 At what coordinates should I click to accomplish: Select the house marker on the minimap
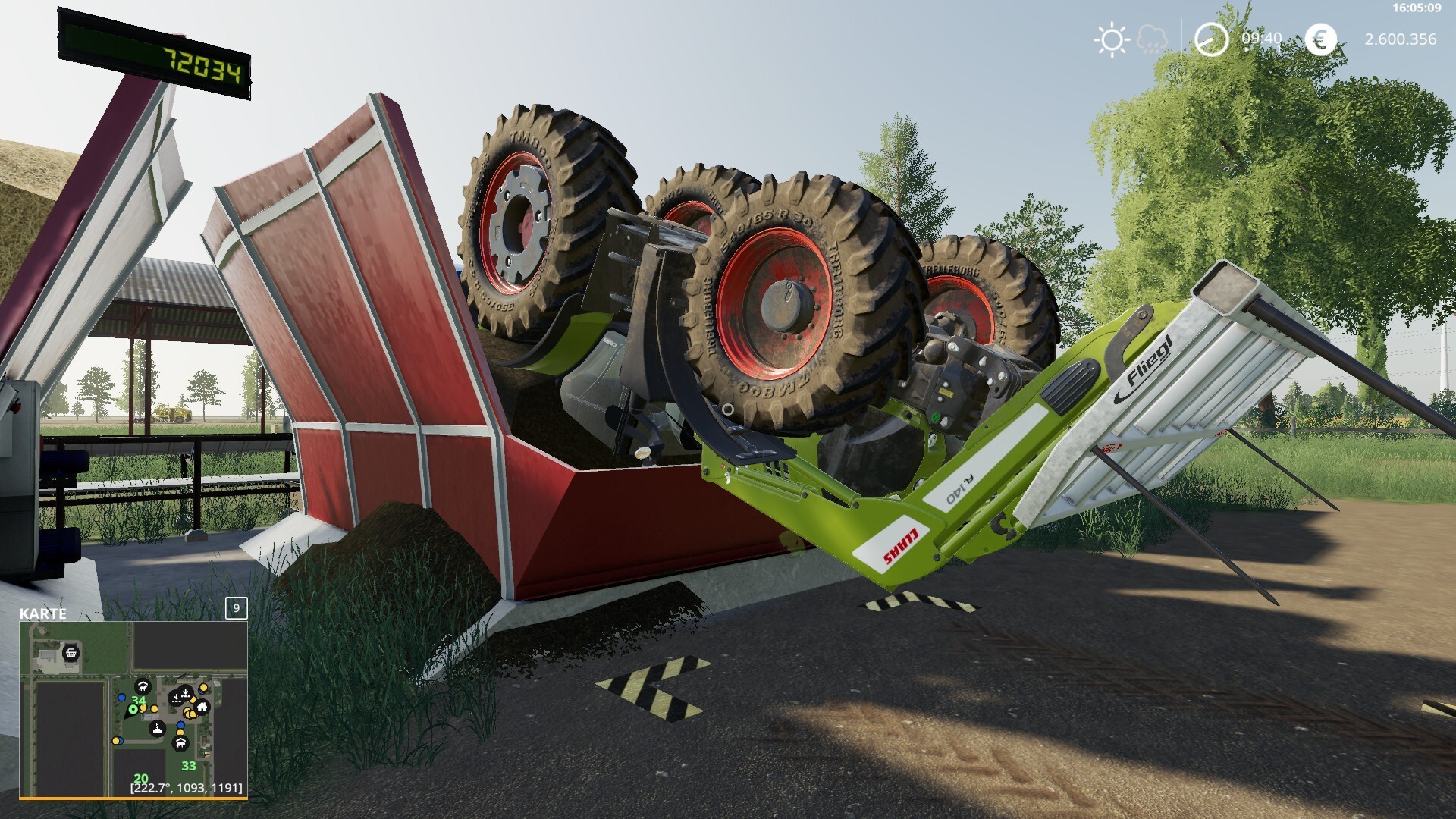(x=202, y=708)
